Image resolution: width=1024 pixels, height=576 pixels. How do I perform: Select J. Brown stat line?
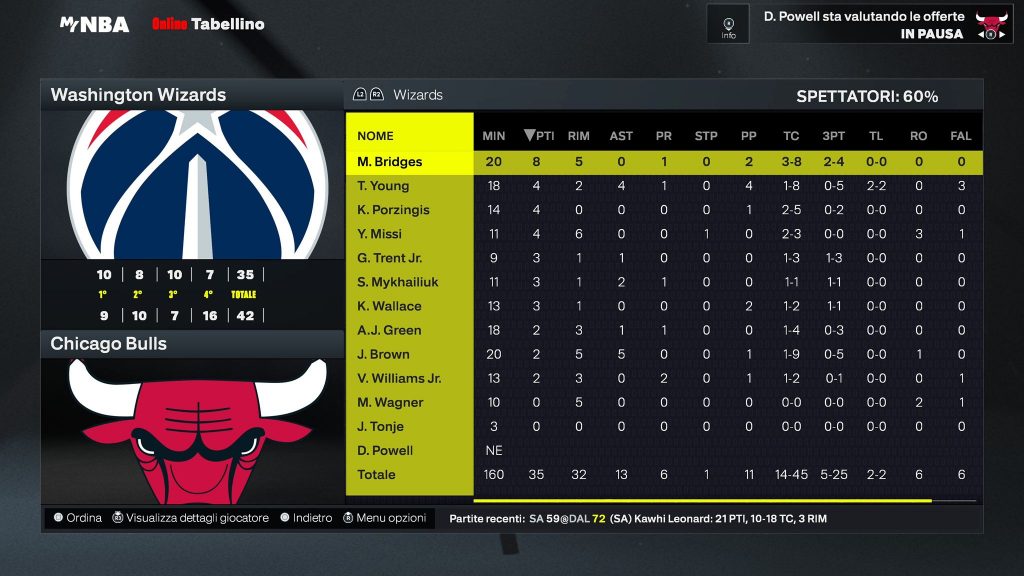(383, 354)
